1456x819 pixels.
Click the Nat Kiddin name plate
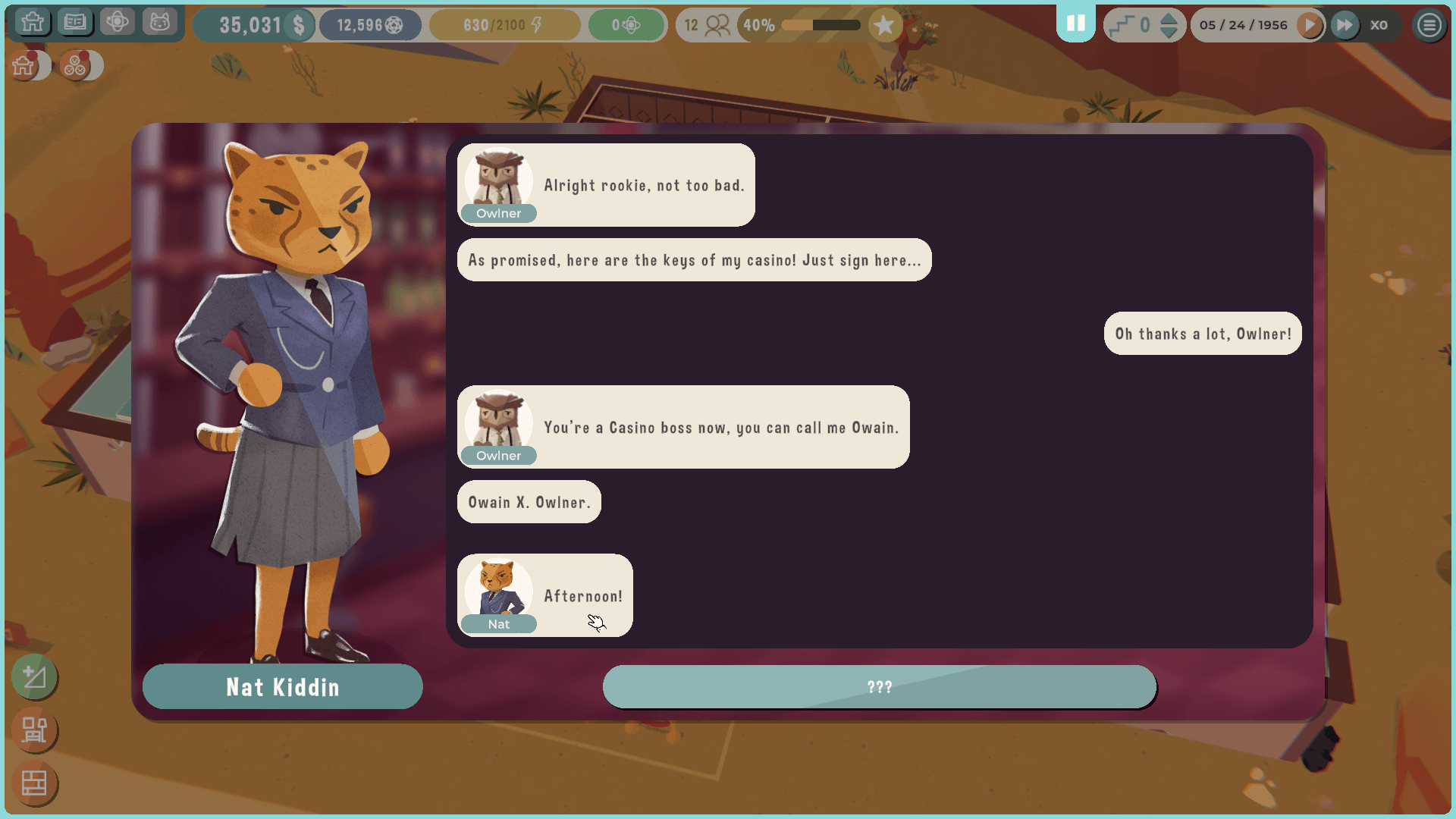282,687
